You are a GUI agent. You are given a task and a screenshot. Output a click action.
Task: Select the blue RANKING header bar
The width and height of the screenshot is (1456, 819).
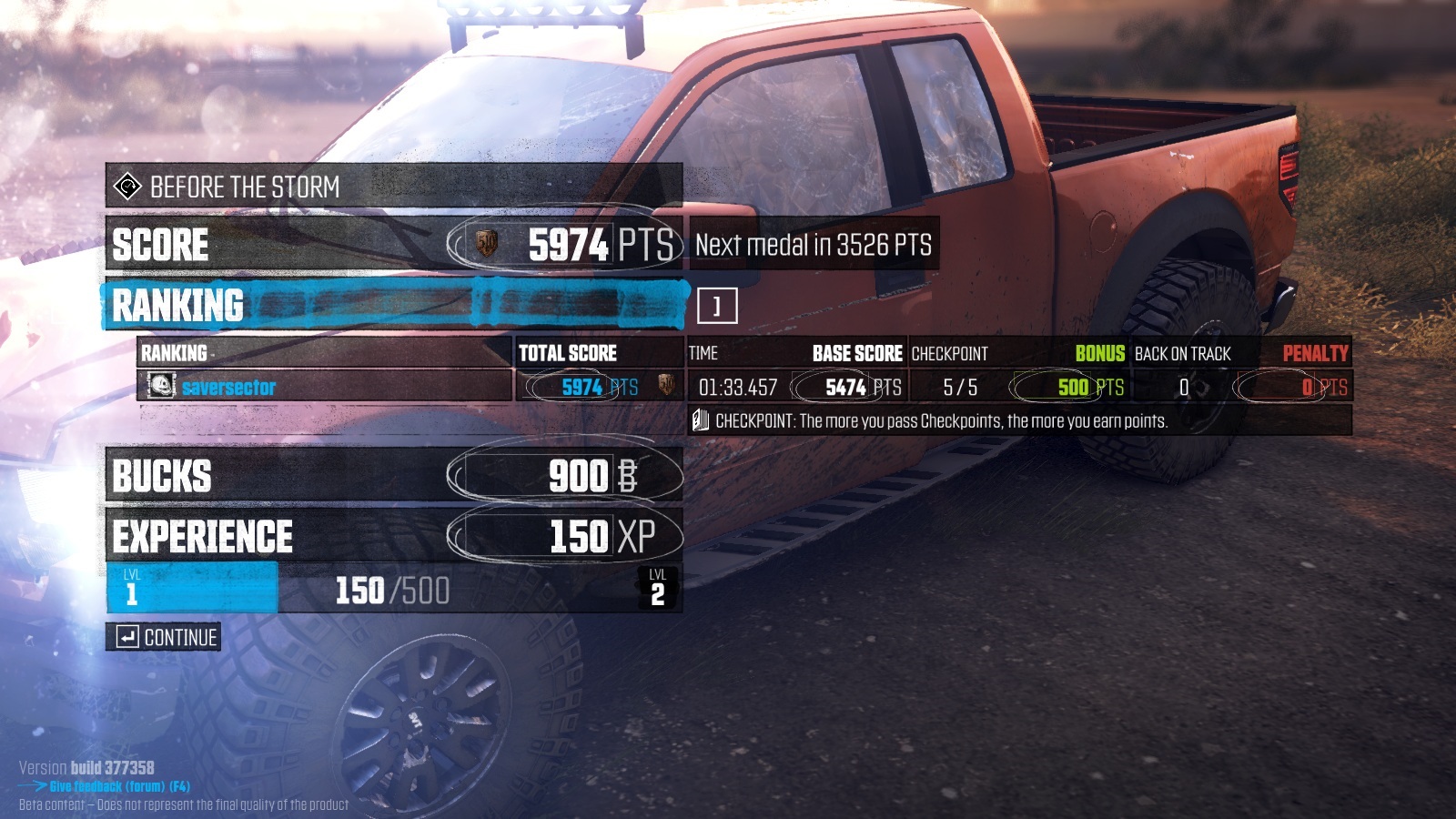coord(394,305)
